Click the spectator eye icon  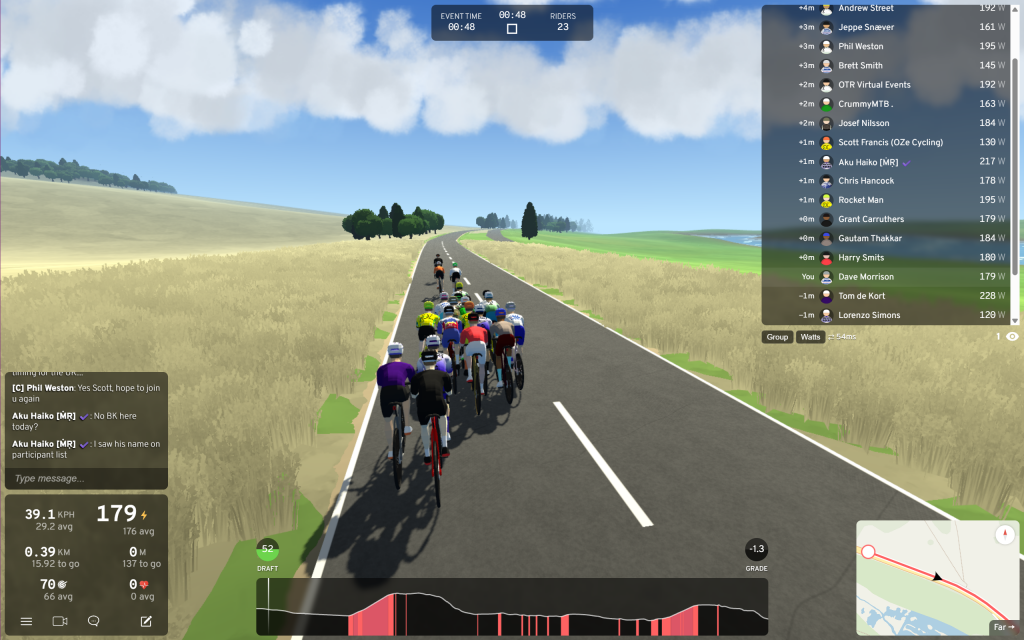point(1012,337)
